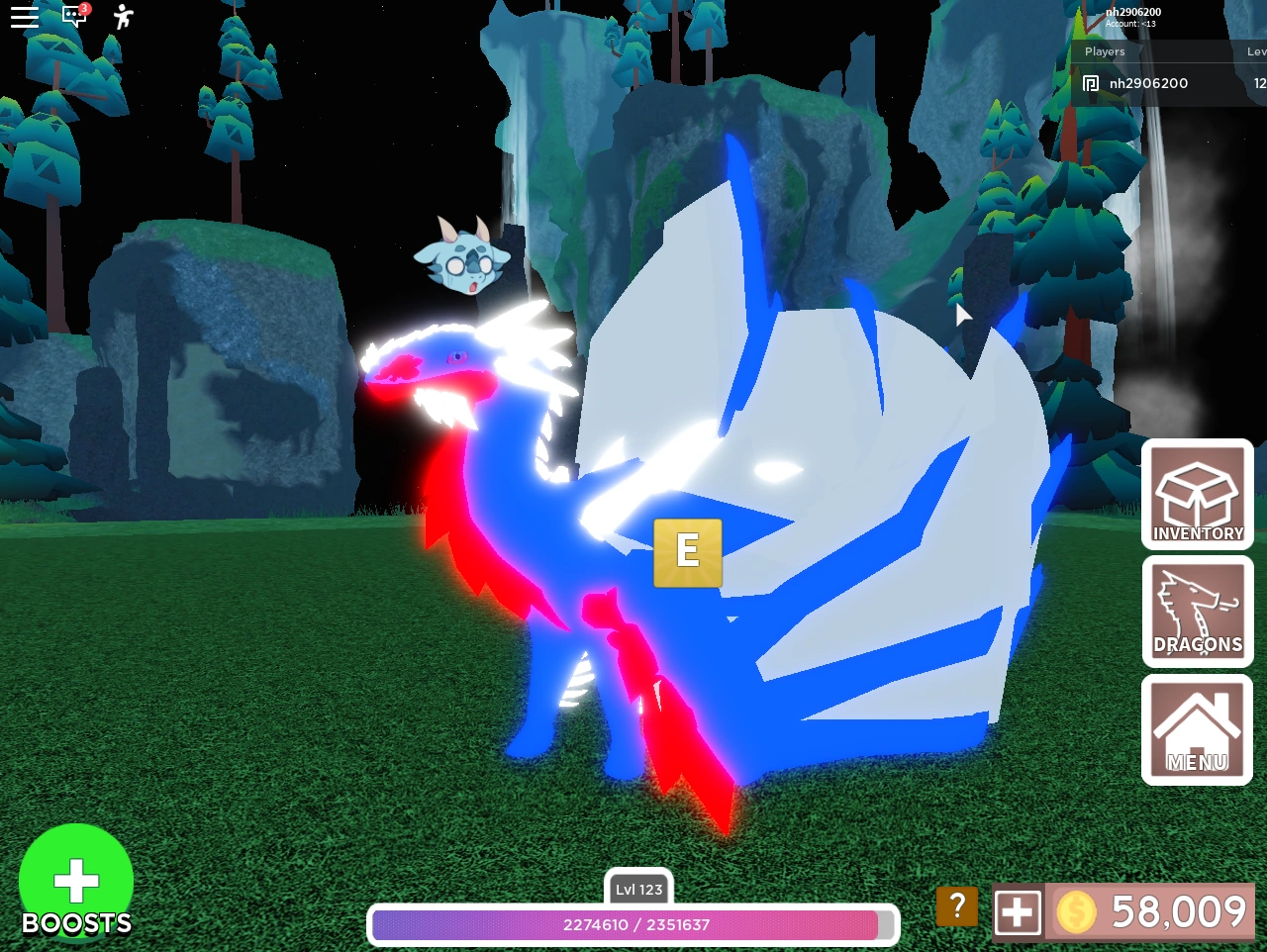The image size is (1267, 952).
Task: Click the premium badge beside nh2906200
Action: pyautogui.click(x=1090, y=83)
